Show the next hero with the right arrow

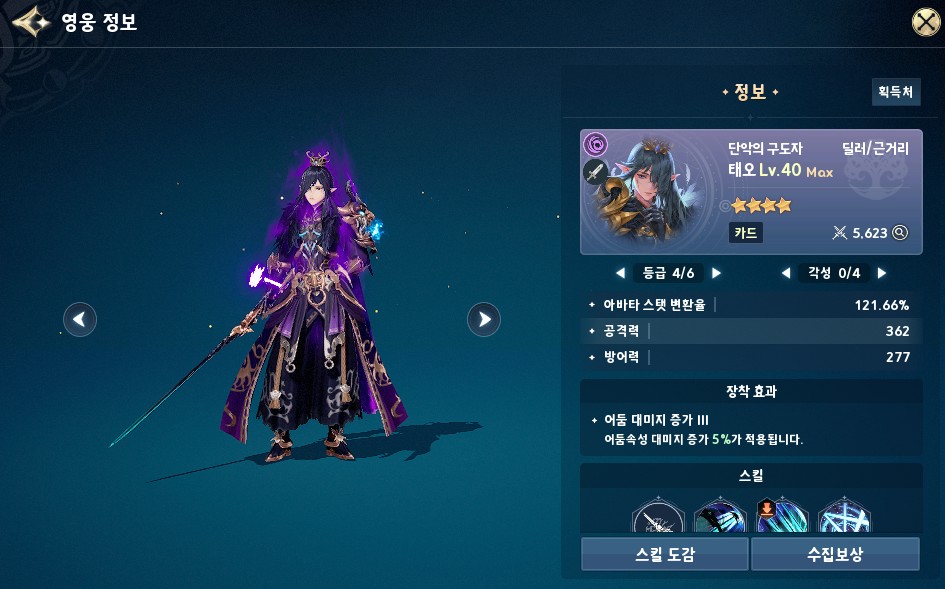pos(484,319)
